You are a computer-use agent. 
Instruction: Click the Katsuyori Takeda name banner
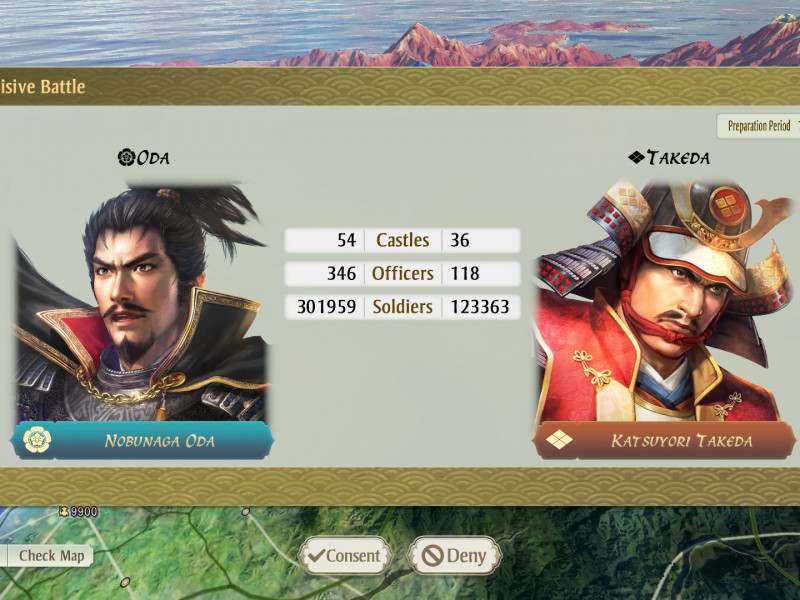665,440
